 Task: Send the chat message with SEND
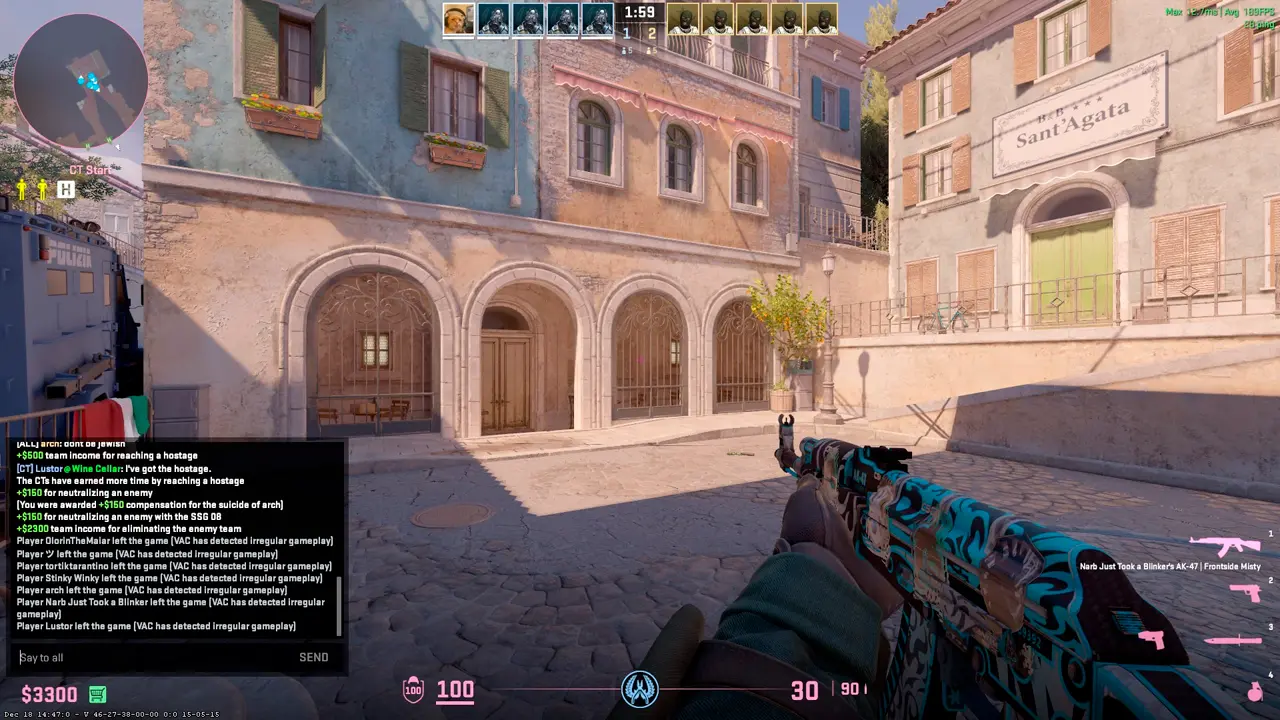click(313, 657)
